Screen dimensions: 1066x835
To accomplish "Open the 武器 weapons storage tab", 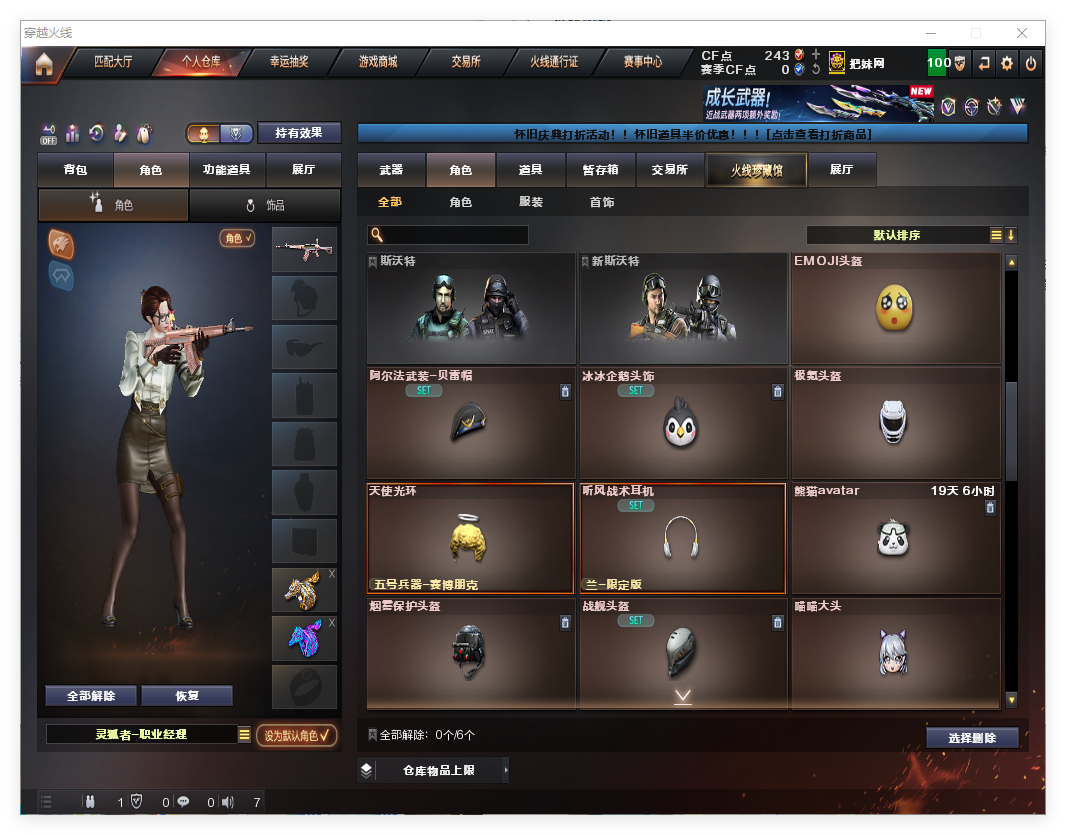I will point(392,170).
